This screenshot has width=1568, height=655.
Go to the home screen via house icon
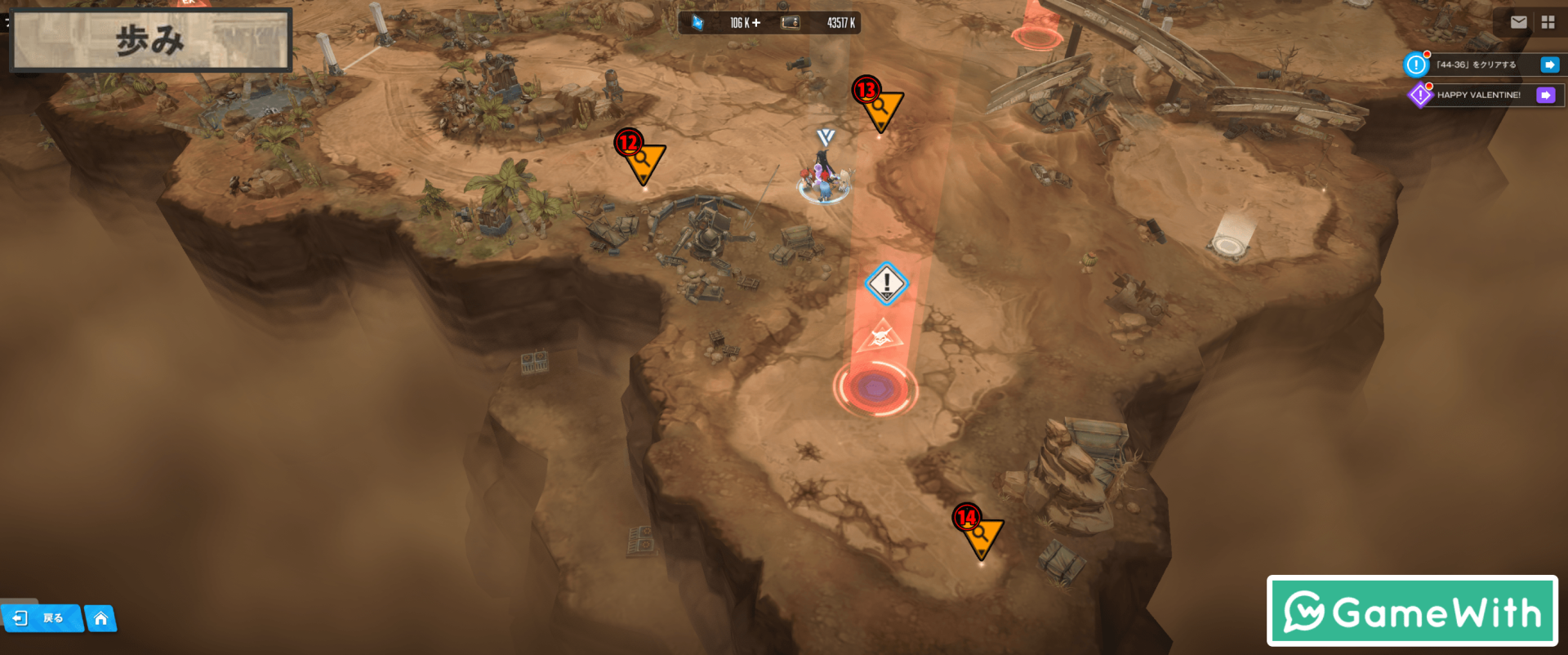coord(100,618)
